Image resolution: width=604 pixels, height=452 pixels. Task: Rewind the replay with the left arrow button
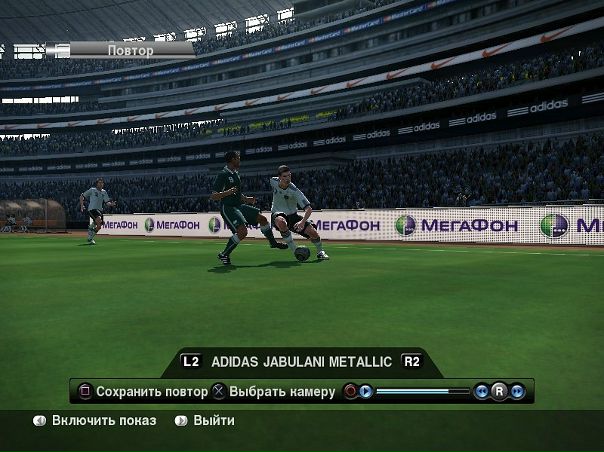482,392
